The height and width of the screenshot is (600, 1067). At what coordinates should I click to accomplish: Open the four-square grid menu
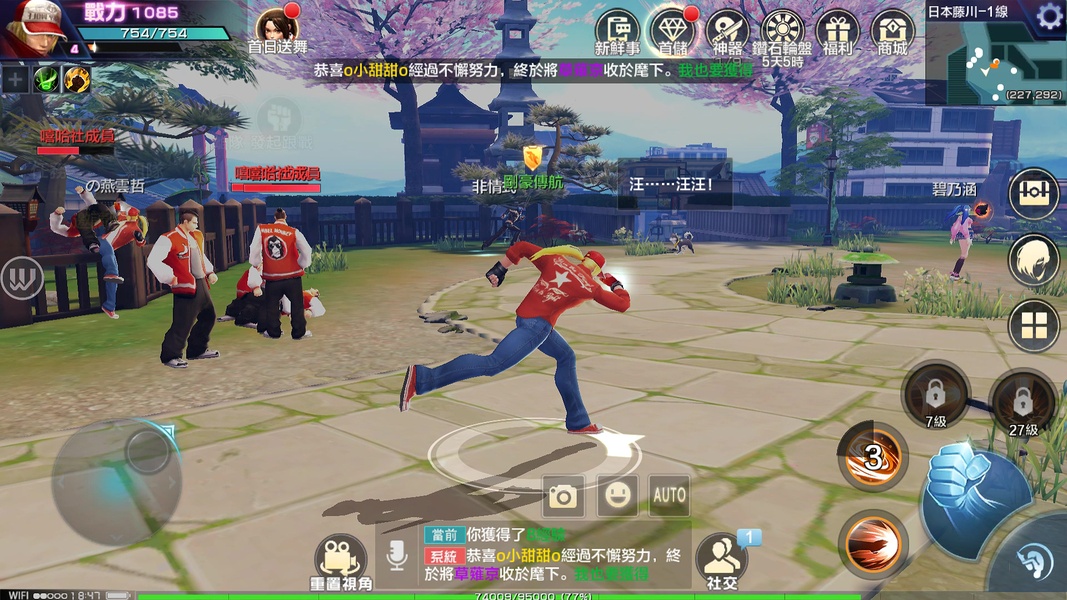point(1033,326)
